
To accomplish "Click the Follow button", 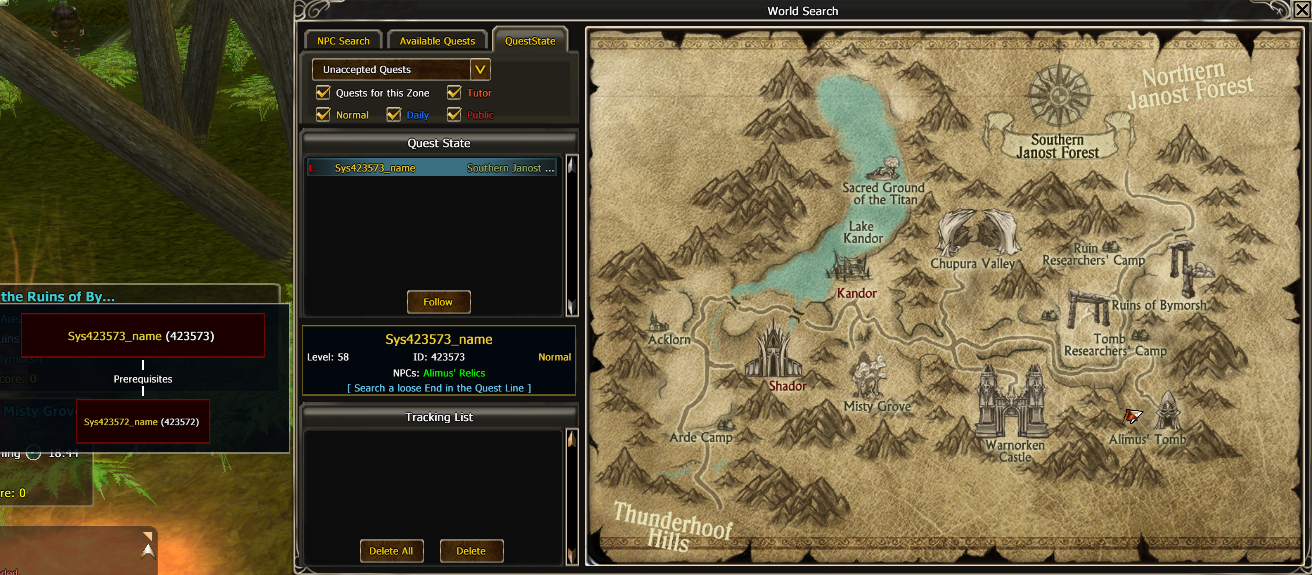I will [x=438, y=302].
